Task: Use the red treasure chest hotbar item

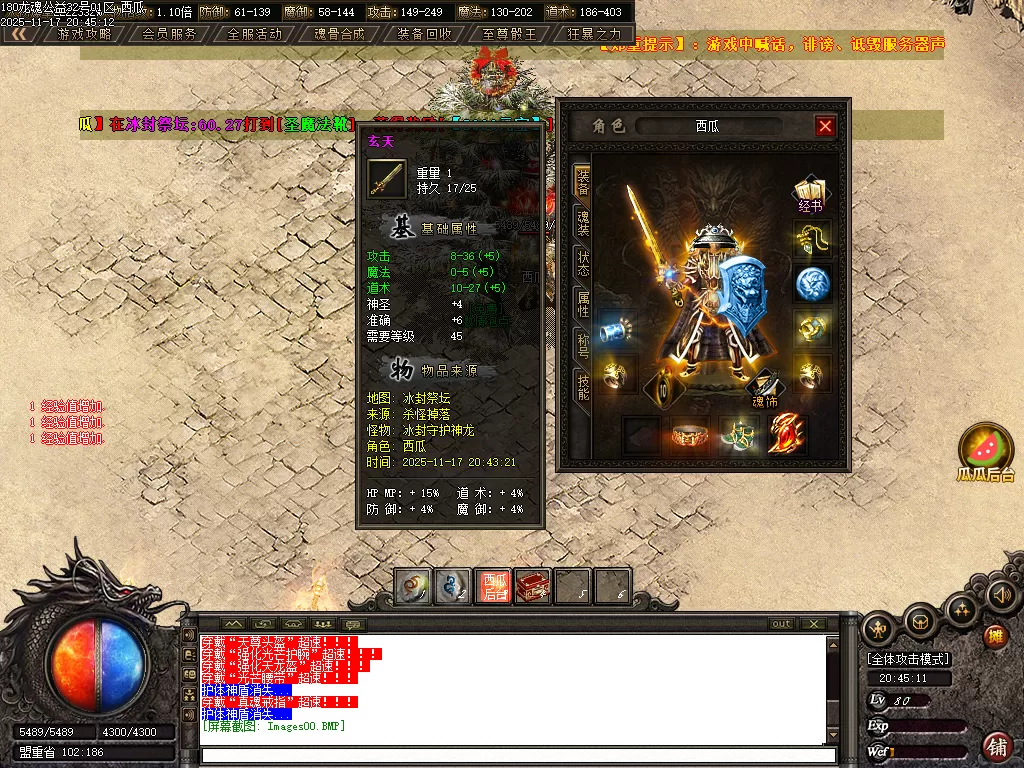Action: [533, 586]
